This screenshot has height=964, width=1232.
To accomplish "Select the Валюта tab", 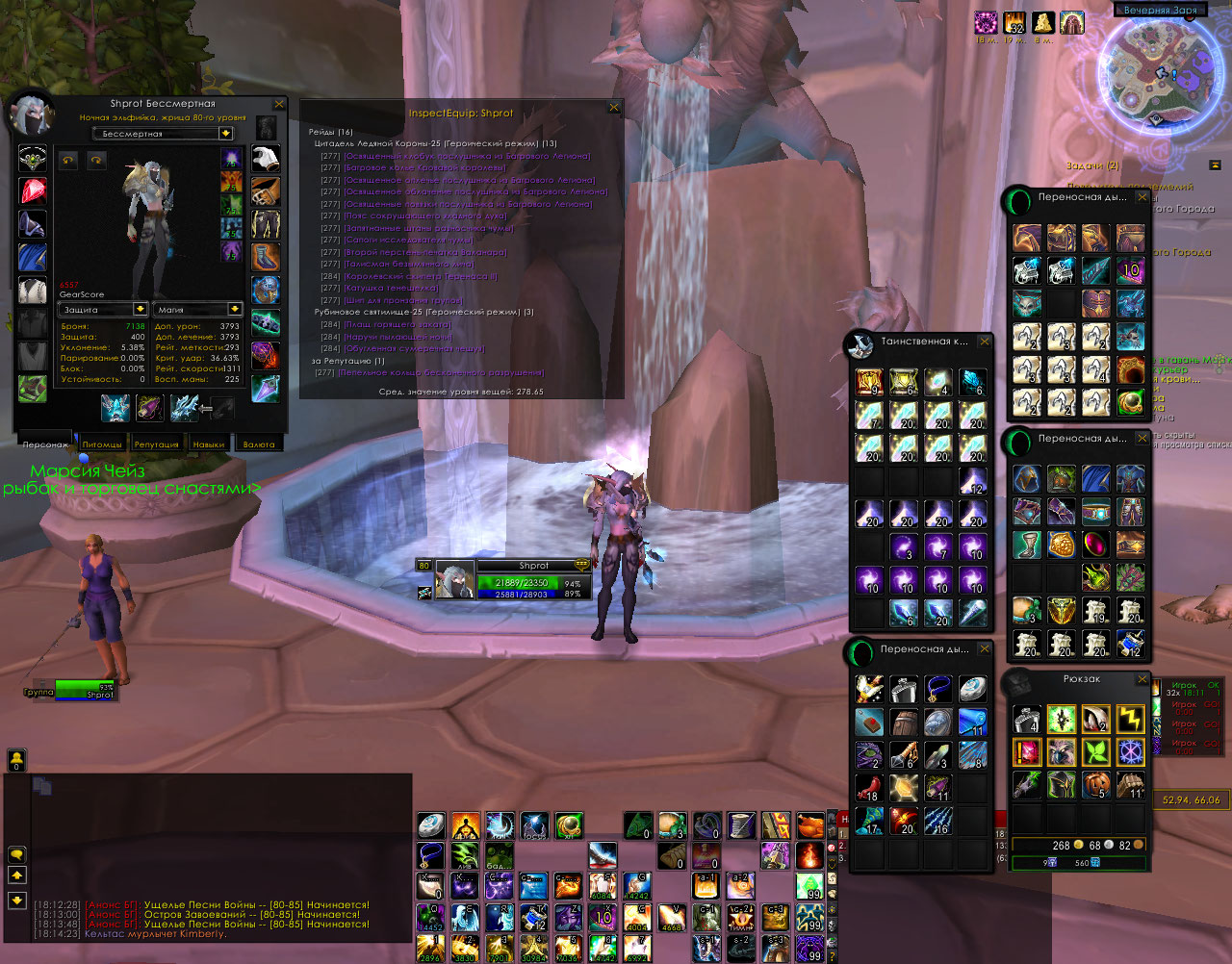I will (258, 444).
